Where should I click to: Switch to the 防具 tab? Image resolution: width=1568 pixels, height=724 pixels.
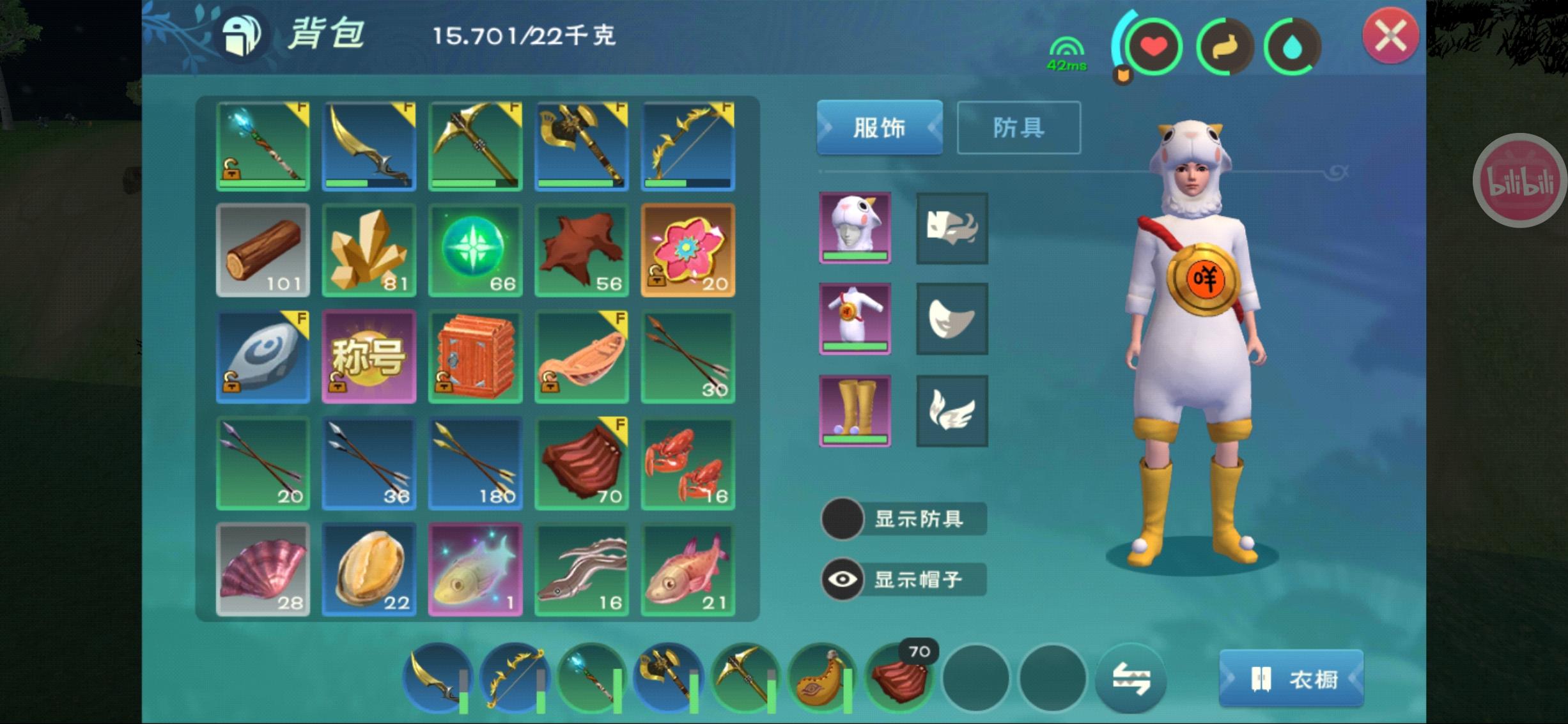tap(1018, 128)
